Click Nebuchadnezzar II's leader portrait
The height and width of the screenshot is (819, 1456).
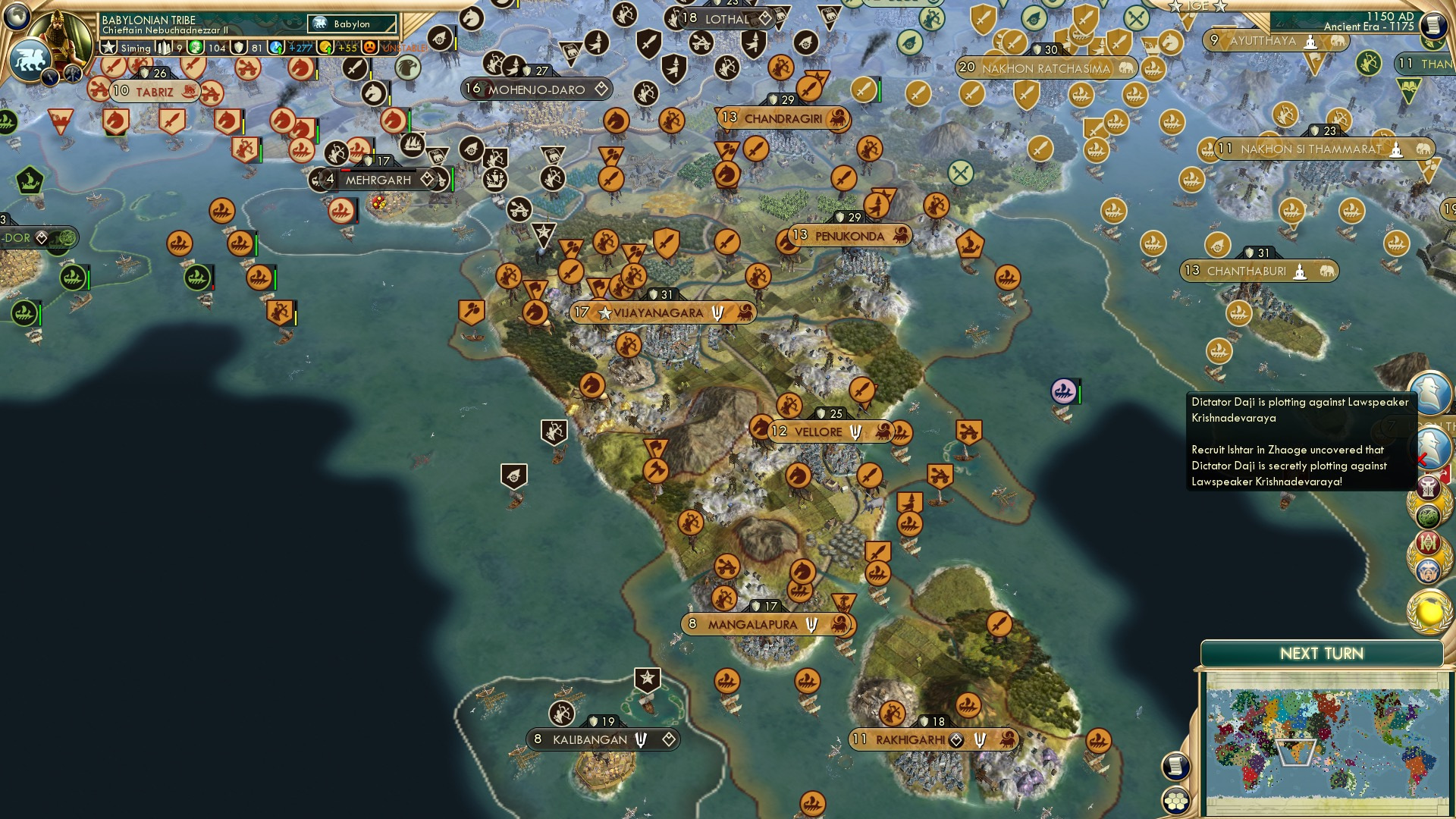point(61,36)
